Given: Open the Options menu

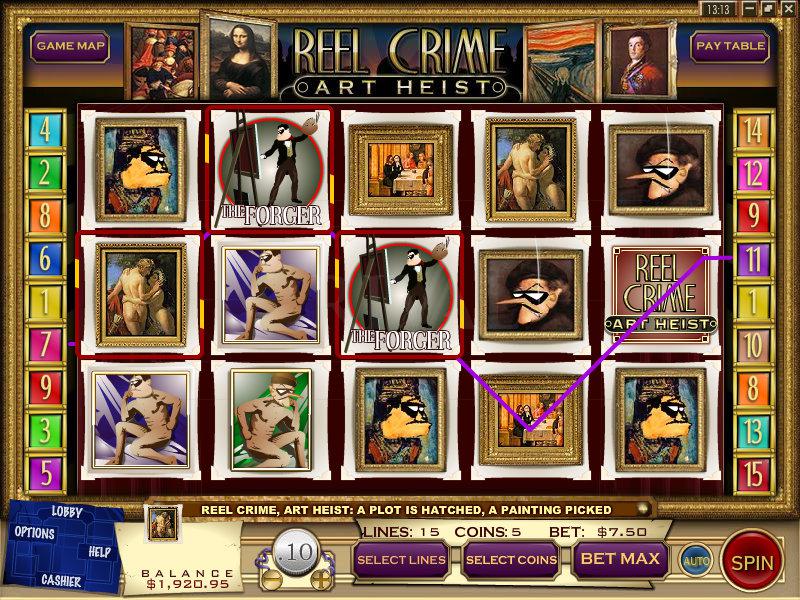Looking at the screenshot, I should [x=35, y=533].
